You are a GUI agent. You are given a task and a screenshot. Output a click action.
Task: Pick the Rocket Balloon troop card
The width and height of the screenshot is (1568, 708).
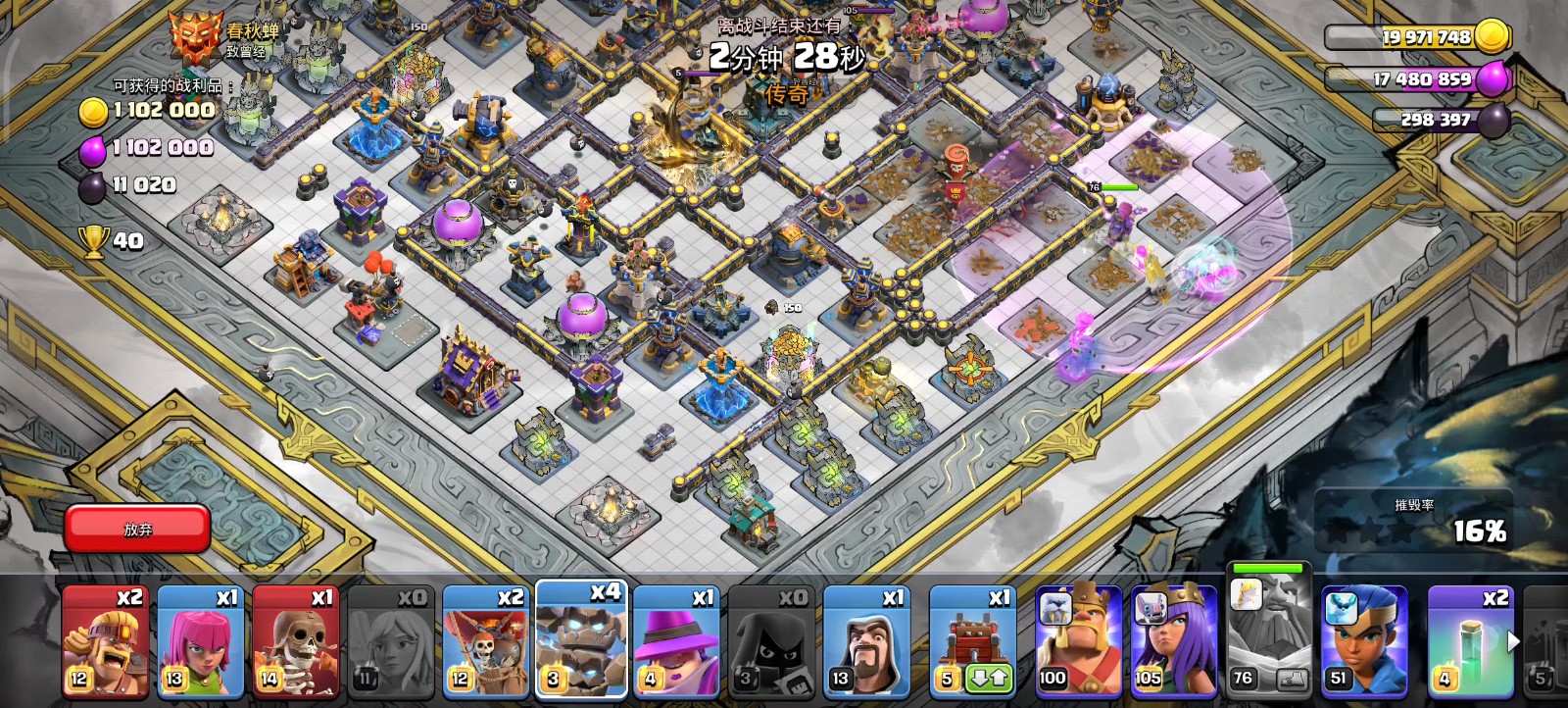pyautogui.click(x=485, y=642)
